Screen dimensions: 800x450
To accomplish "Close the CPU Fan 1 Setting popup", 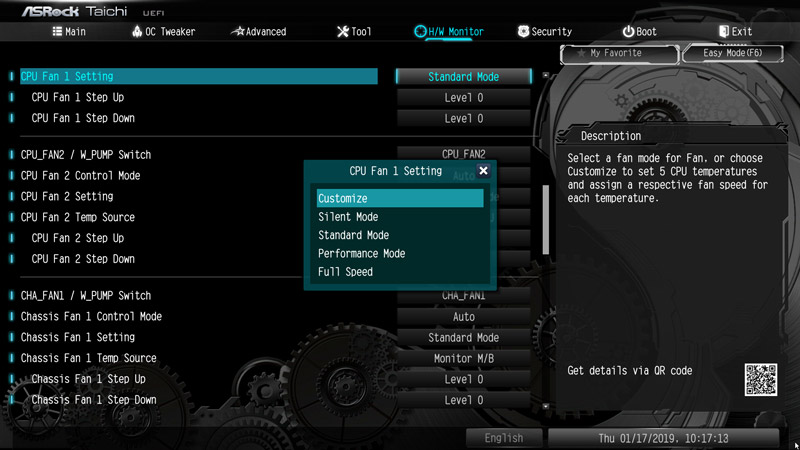I will point(484,171).
